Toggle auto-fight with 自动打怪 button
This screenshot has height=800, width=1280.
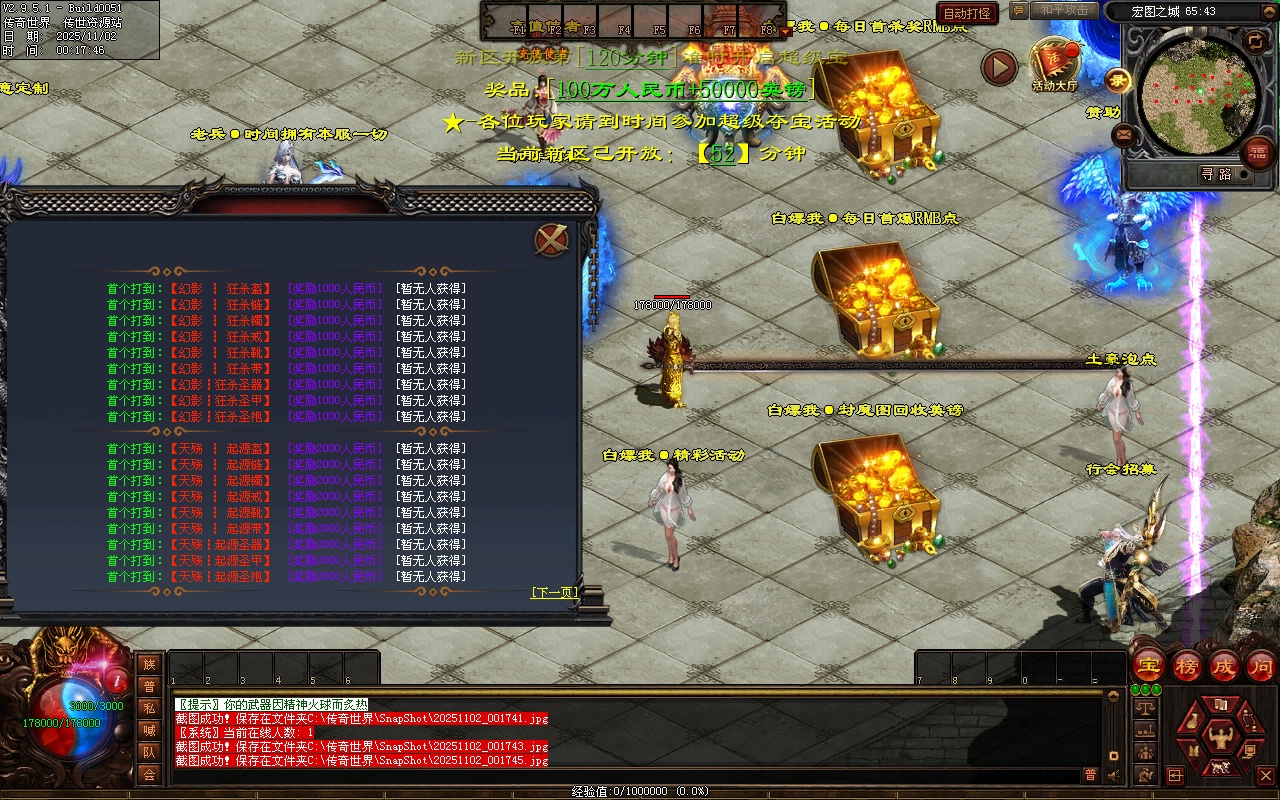tap(967, 13)
